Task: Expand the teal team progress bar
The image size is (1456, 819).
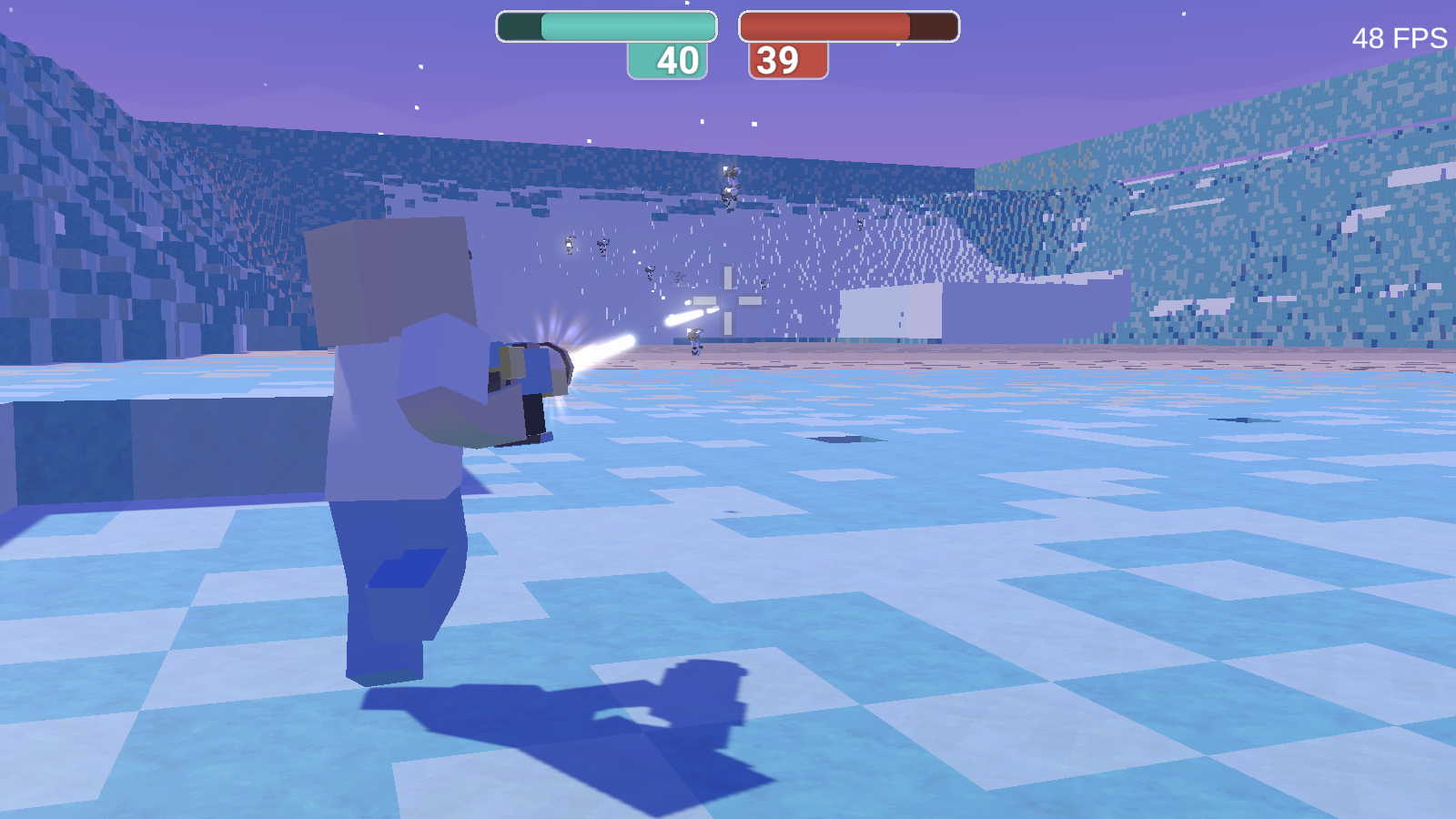Action: point(605,25)
